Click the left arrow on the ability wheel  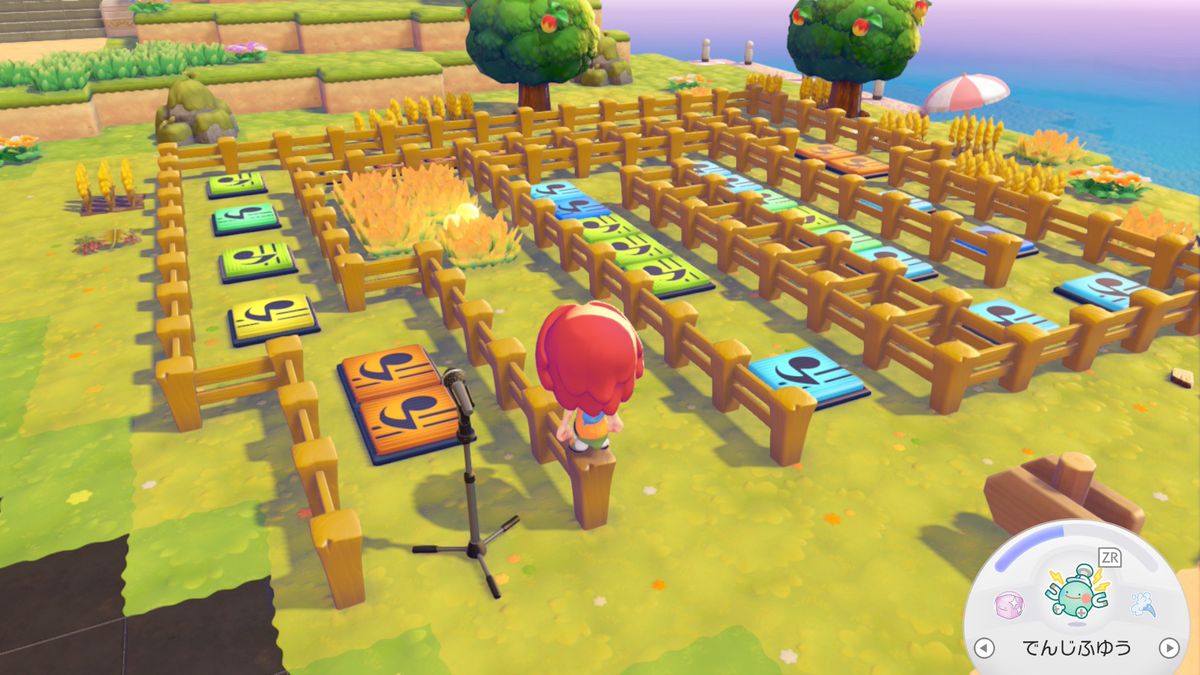click(984, 648)
